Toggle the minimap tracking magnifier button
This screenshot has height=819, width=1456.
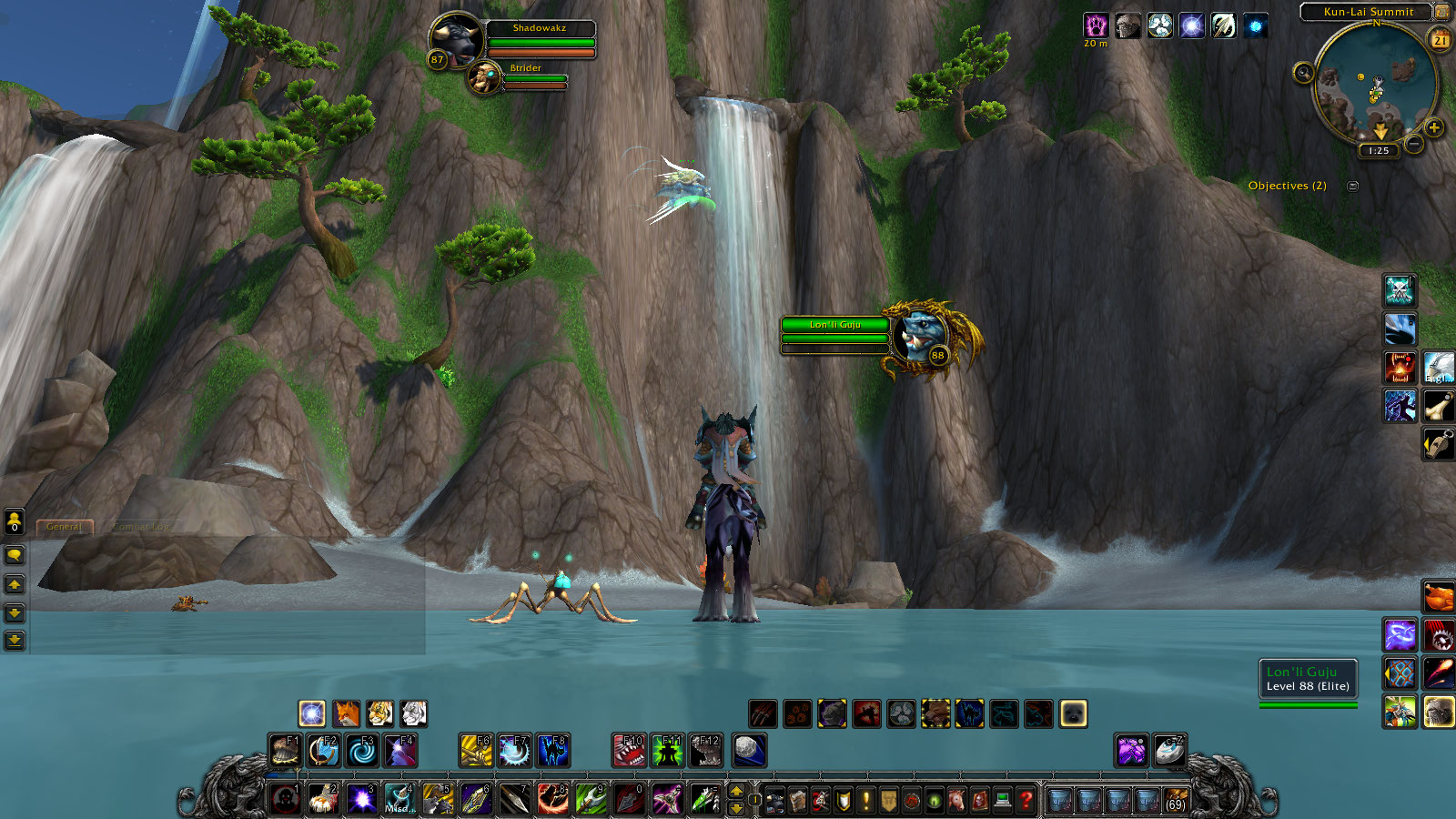click(1303, 73)
